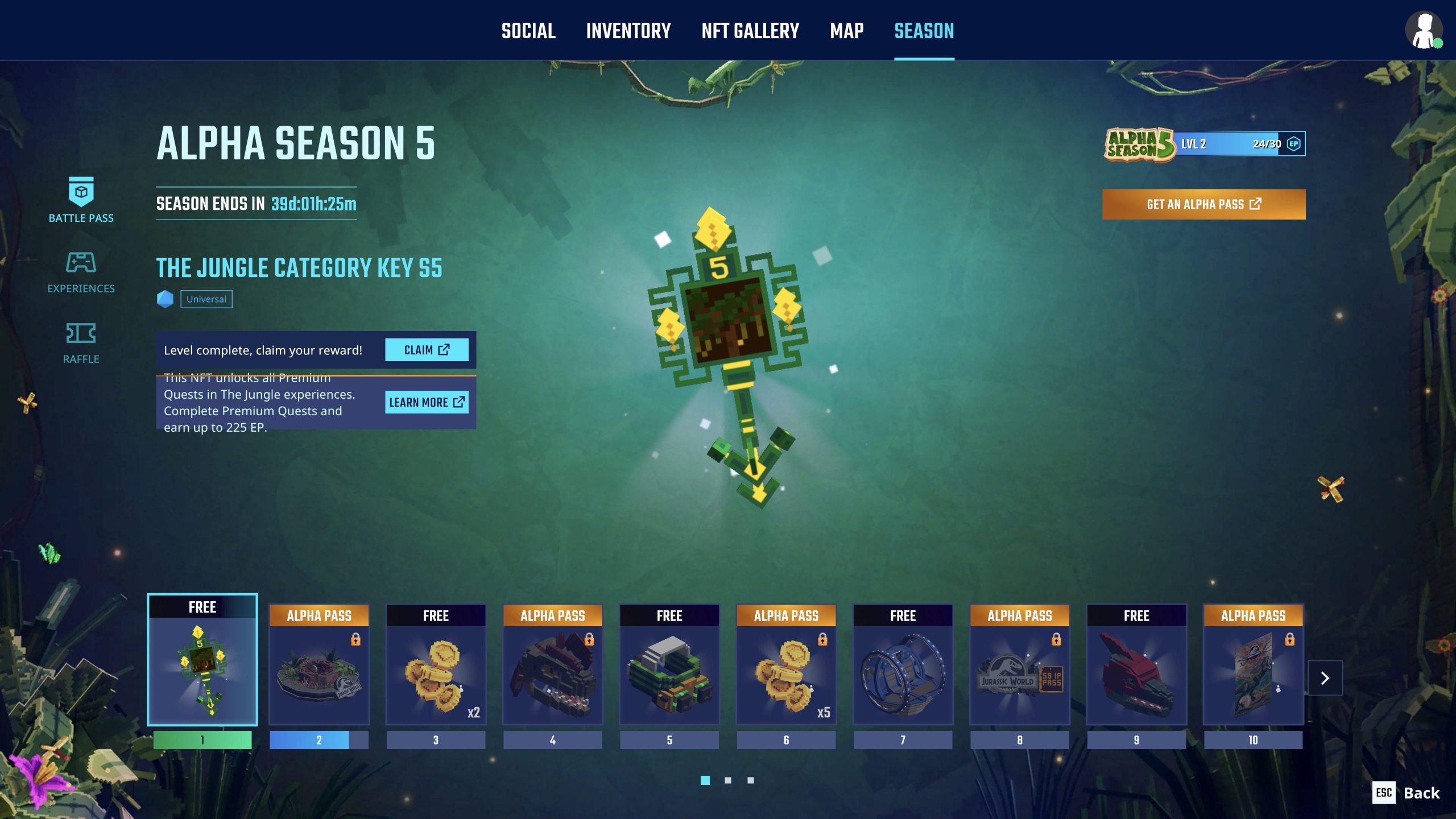This screenshot has width=1456, height=819.
Task: Open the Experiences section
Action: click(81, 272)
